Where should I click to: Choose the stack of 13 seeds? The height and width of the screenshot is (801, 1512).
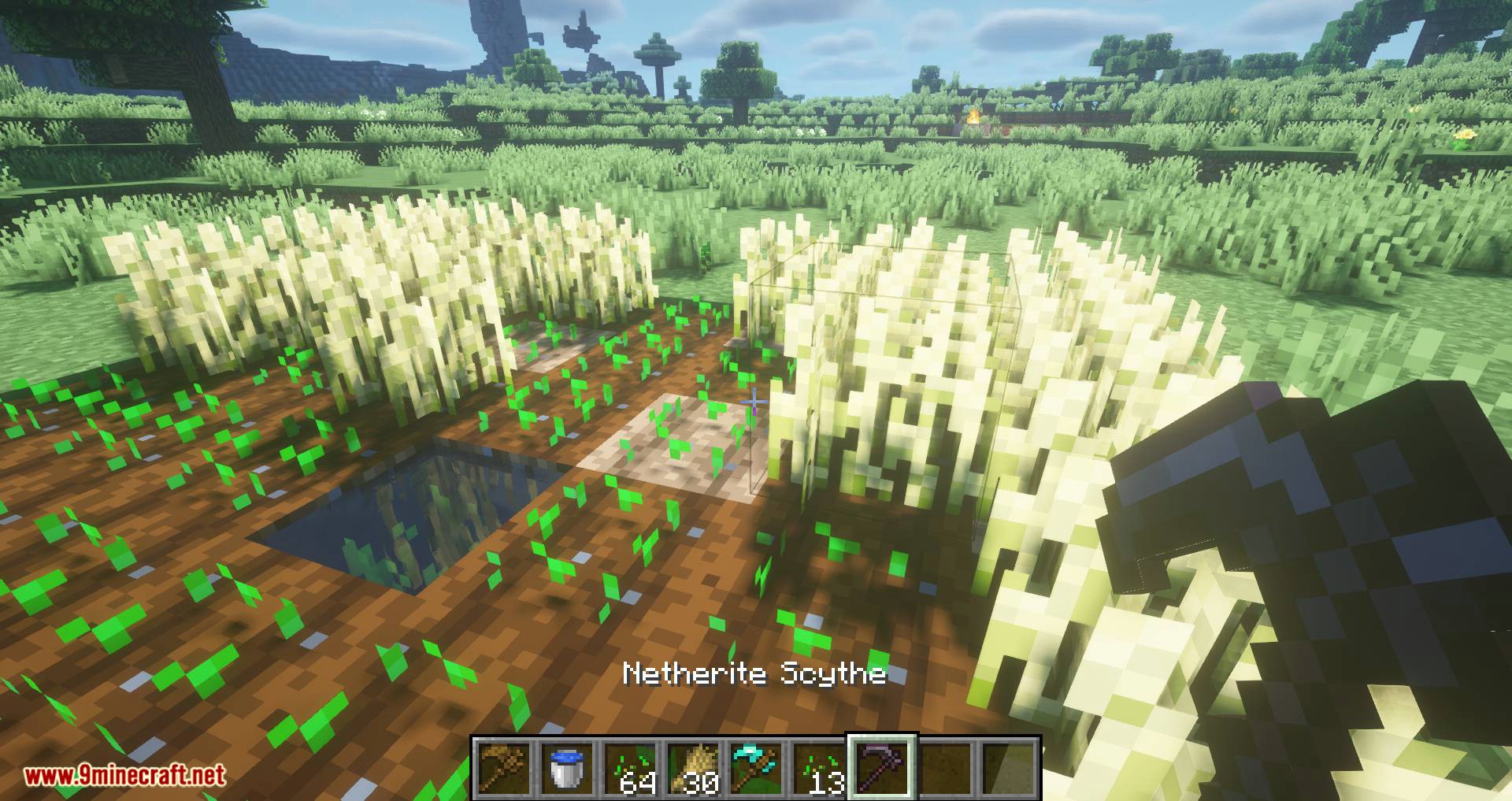(818, 768)
